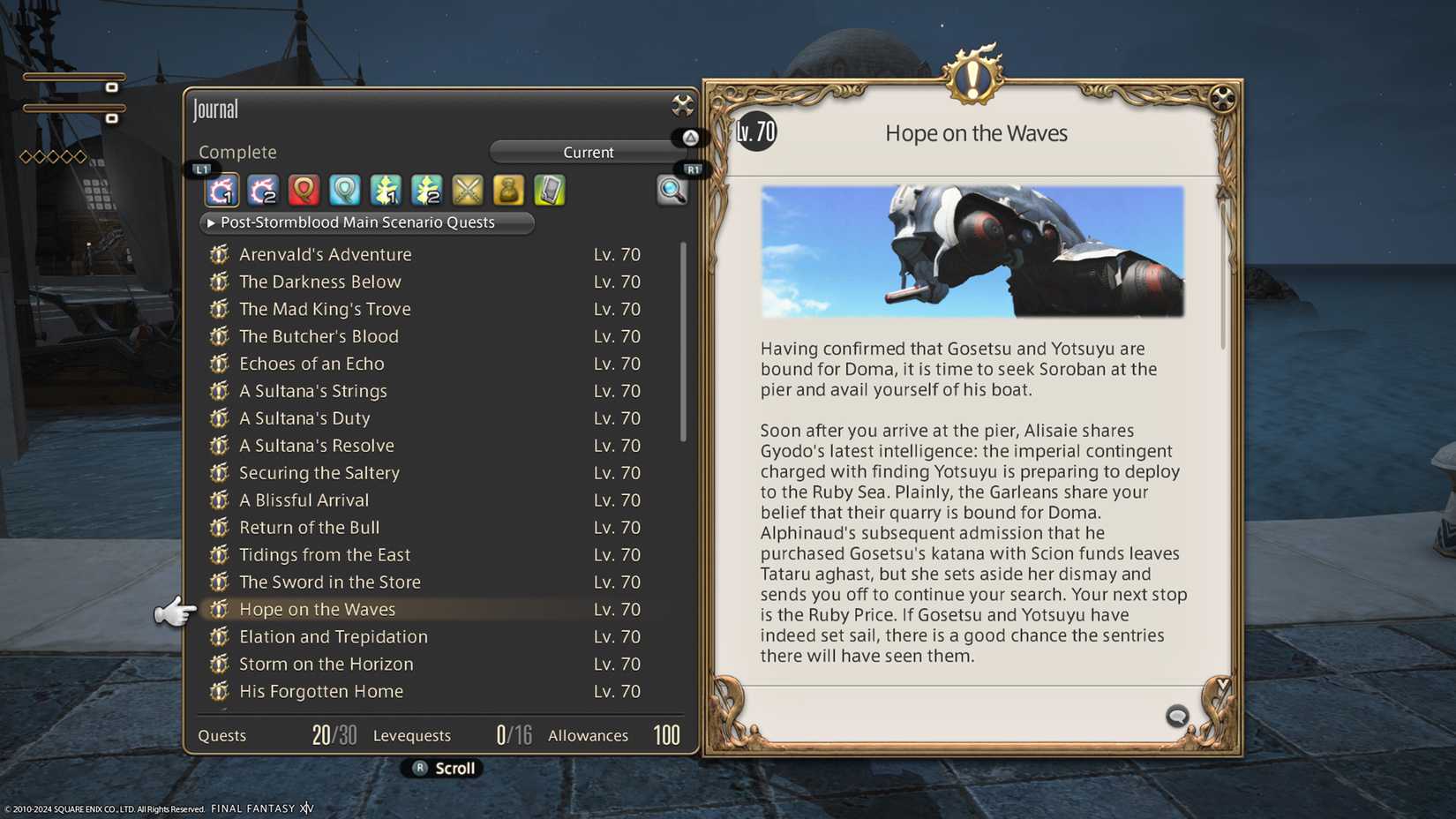
Task: Click the magnifying glass search icon
Action: click(673, 192)
